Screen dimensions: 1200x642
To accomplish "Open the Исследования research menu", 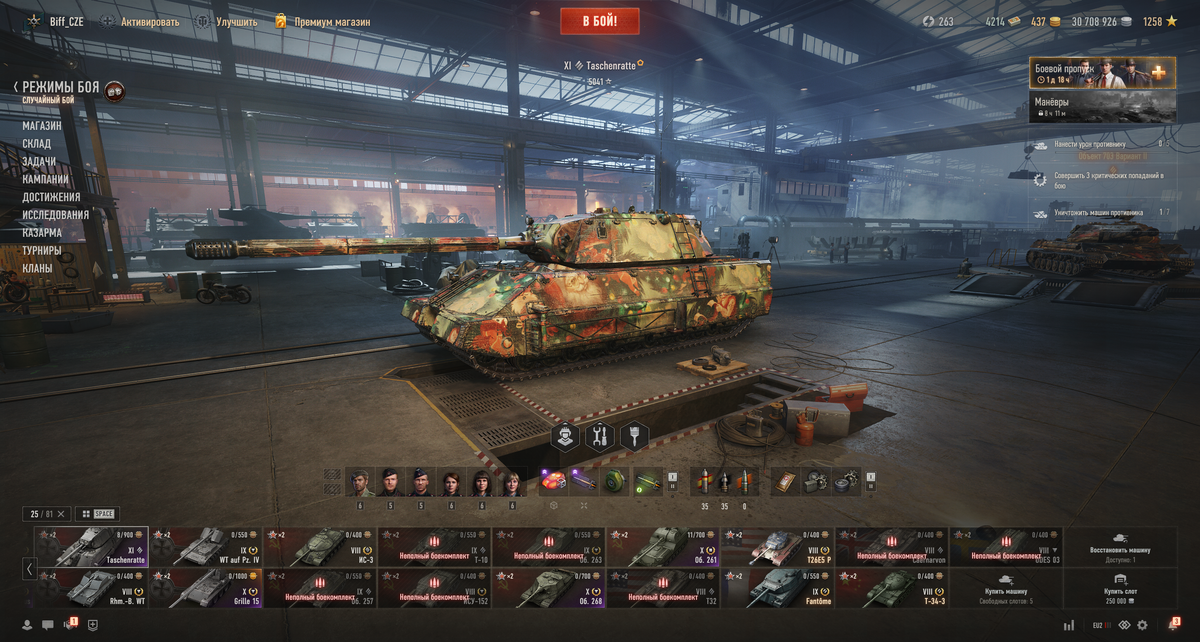I will (x=56, y=215).
